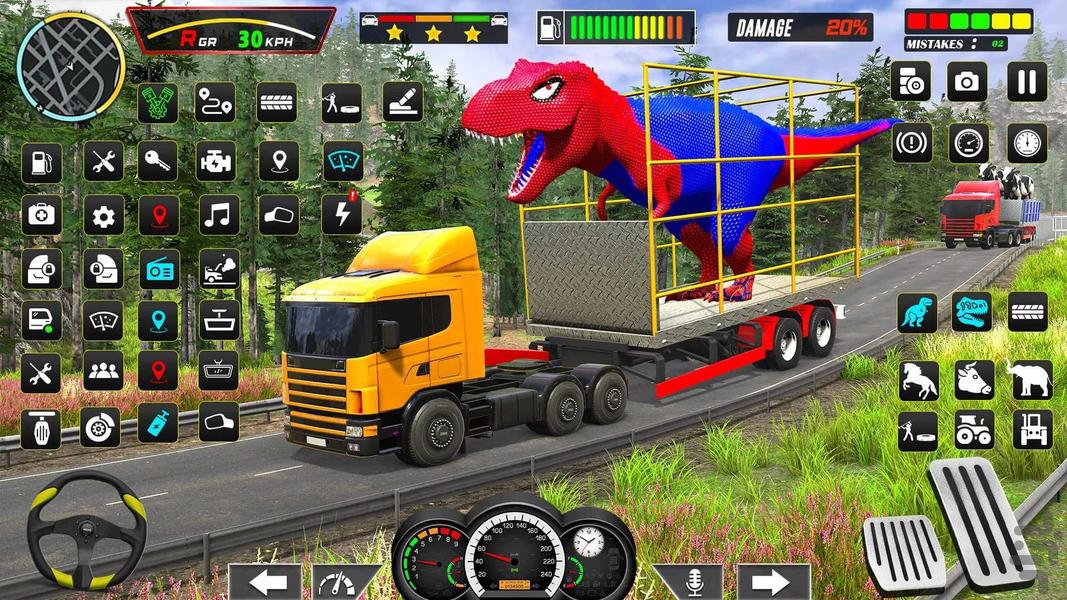
Task: Choose the blue T-Rex cargo icon
Action: pos(916,313)
